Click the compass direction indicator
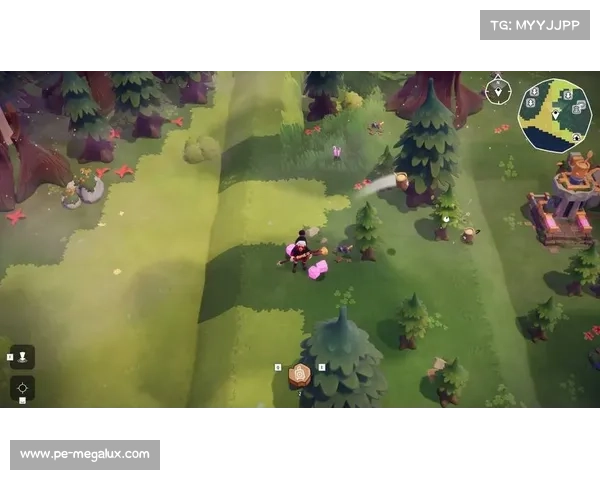This screenshot has width=600, height=480. click(x=497, y=90)
